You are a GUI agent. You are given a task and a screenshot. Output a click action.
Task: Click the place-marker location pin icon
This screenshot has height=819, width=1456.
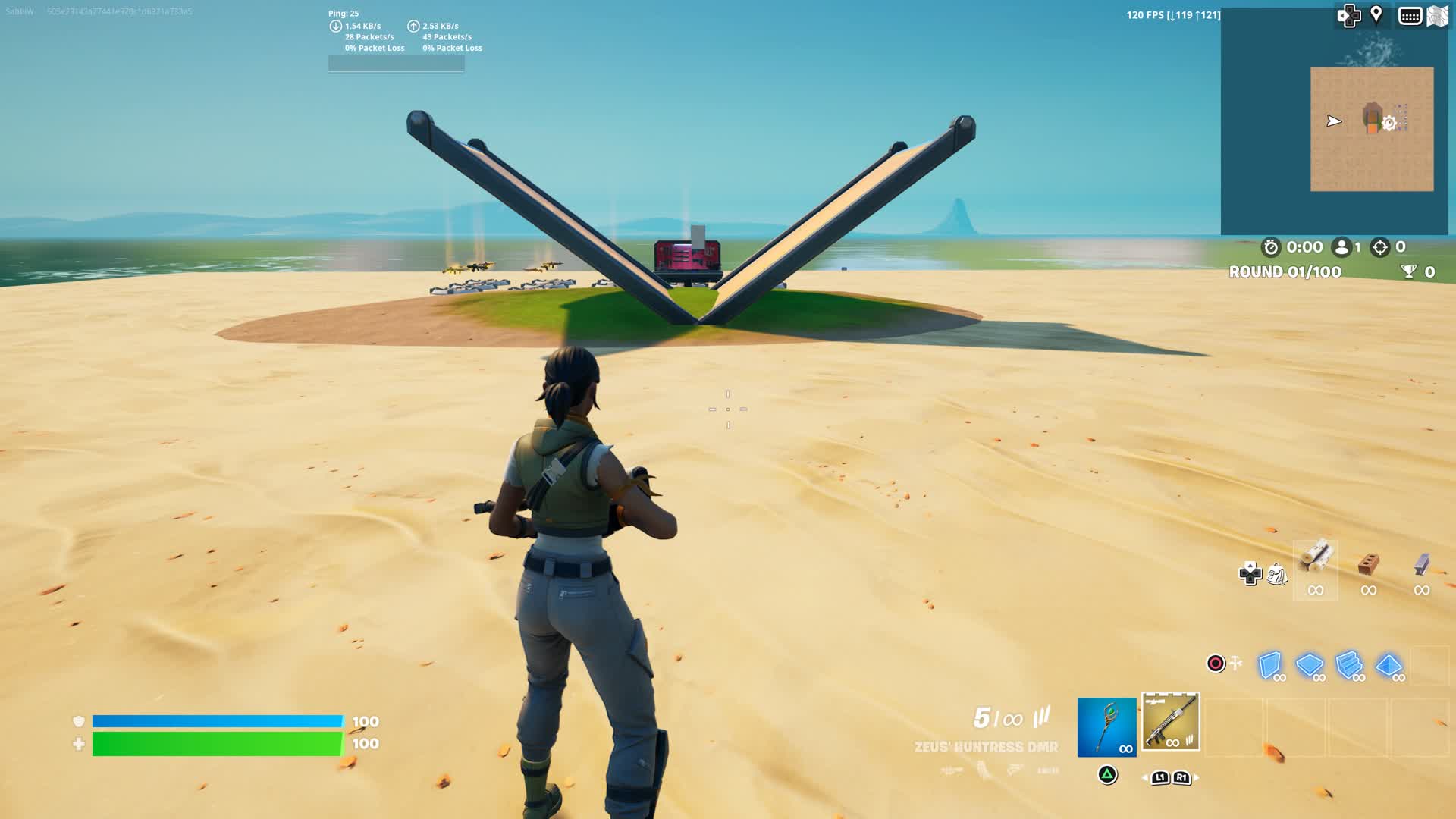tap(1376, 16)
